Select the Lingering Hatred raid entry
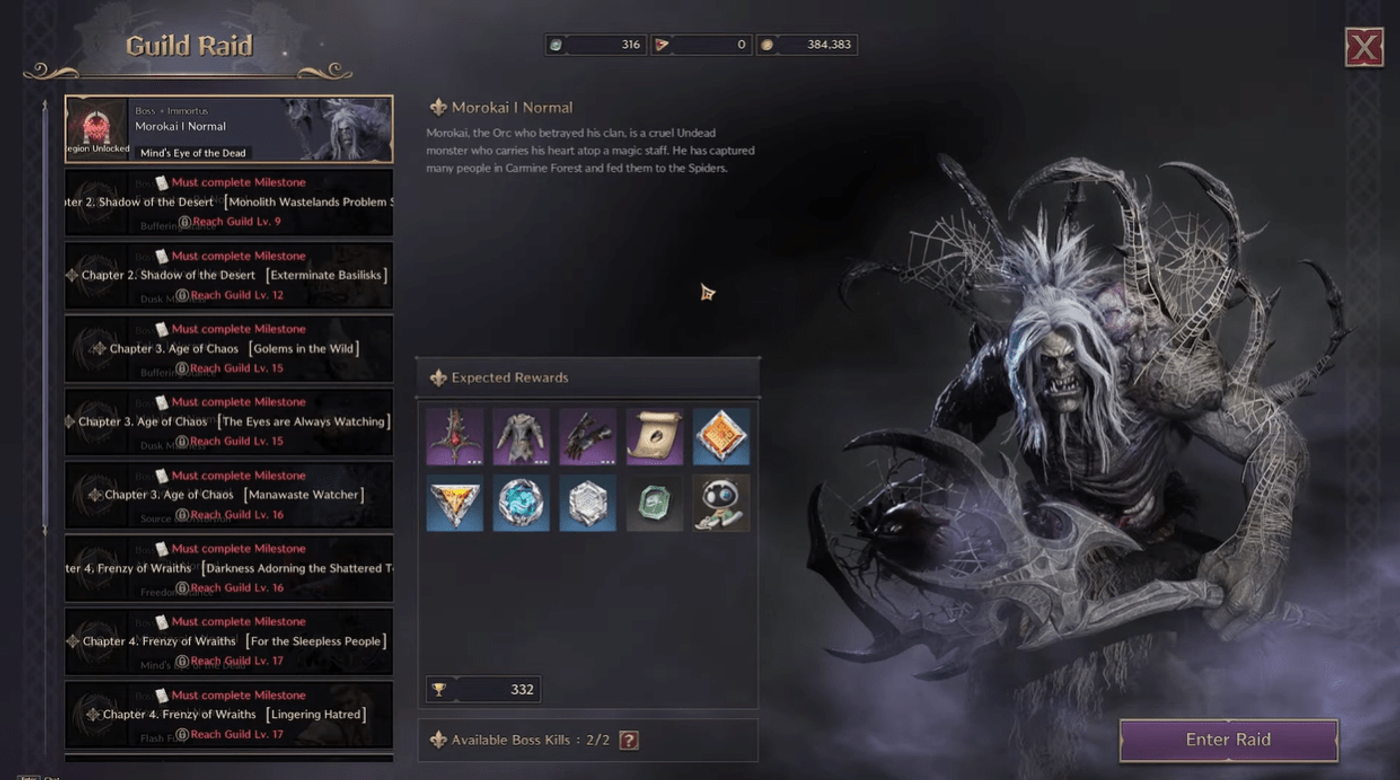Screen dimensions: 1400x780 (229, 714)
